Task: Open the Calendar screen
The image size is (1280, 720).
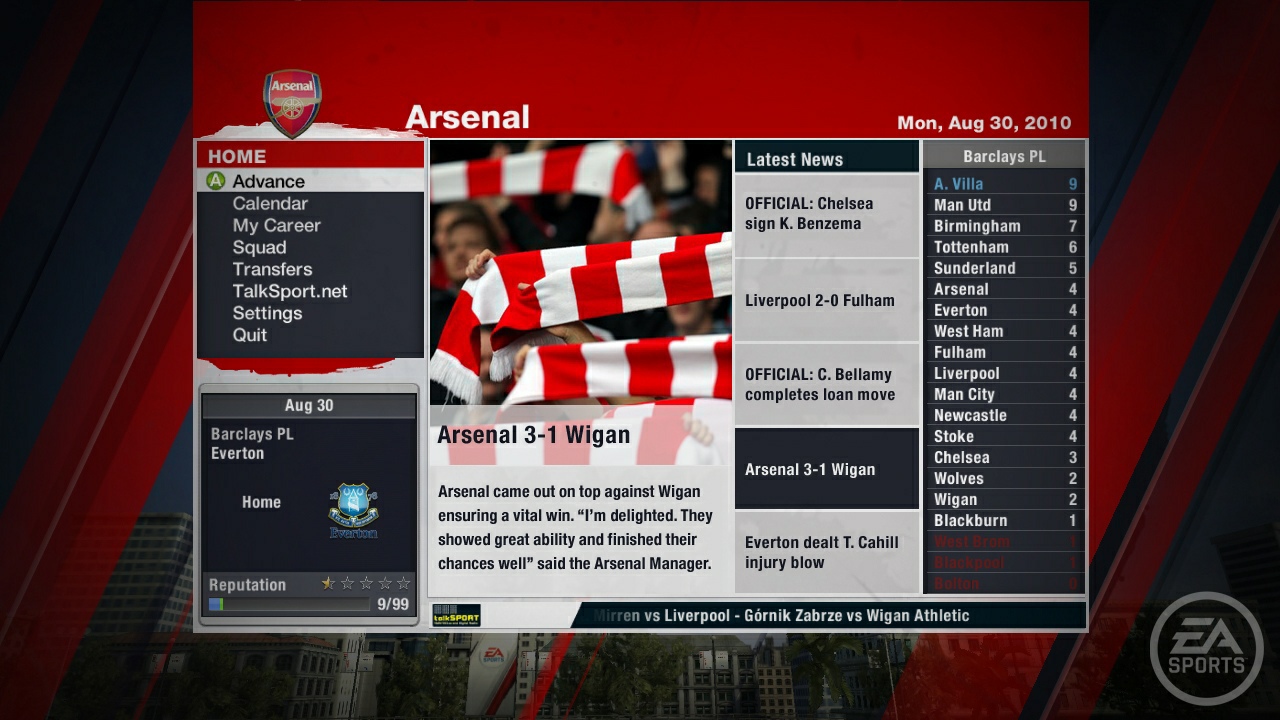Action: click(x=266, y=203)
